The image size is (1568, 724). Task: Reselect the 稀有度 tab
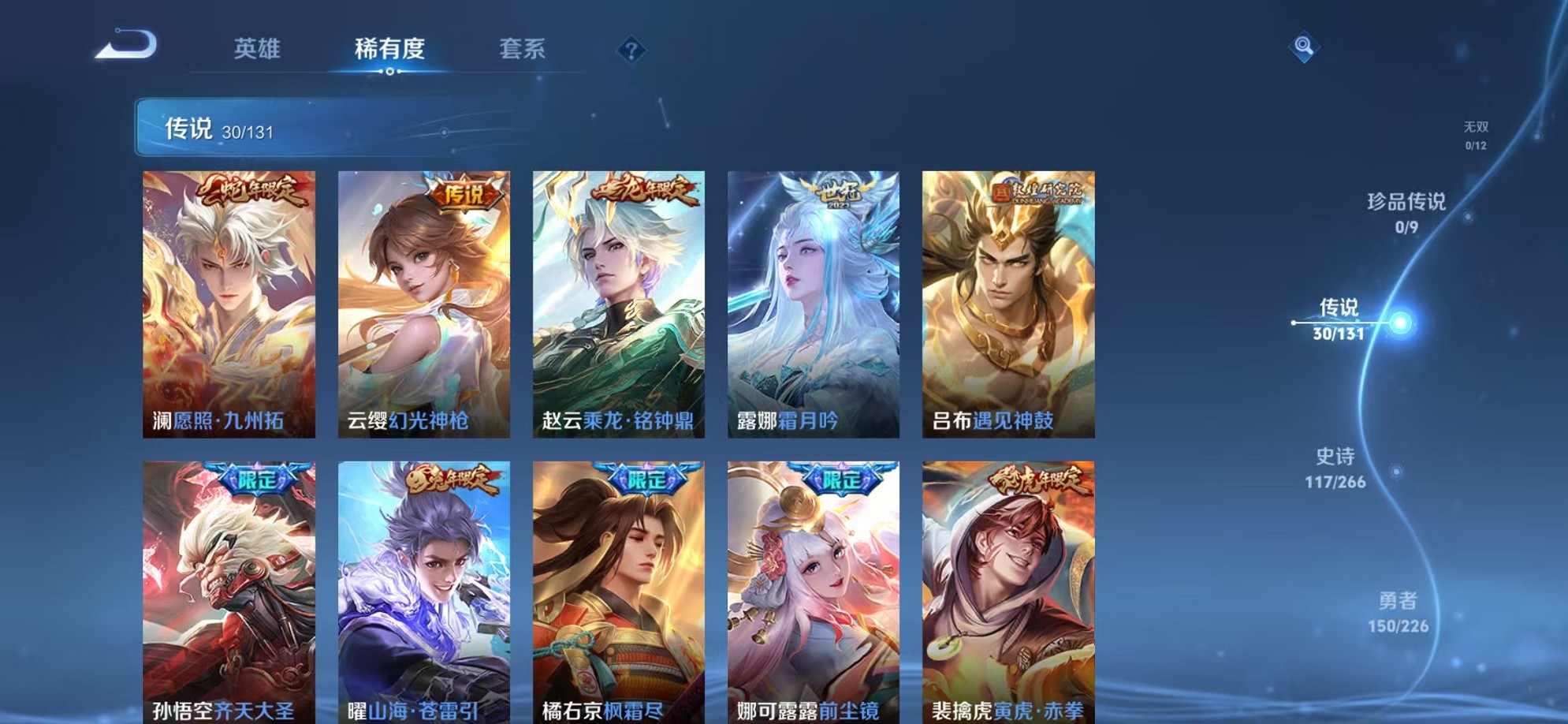[388, 50]
